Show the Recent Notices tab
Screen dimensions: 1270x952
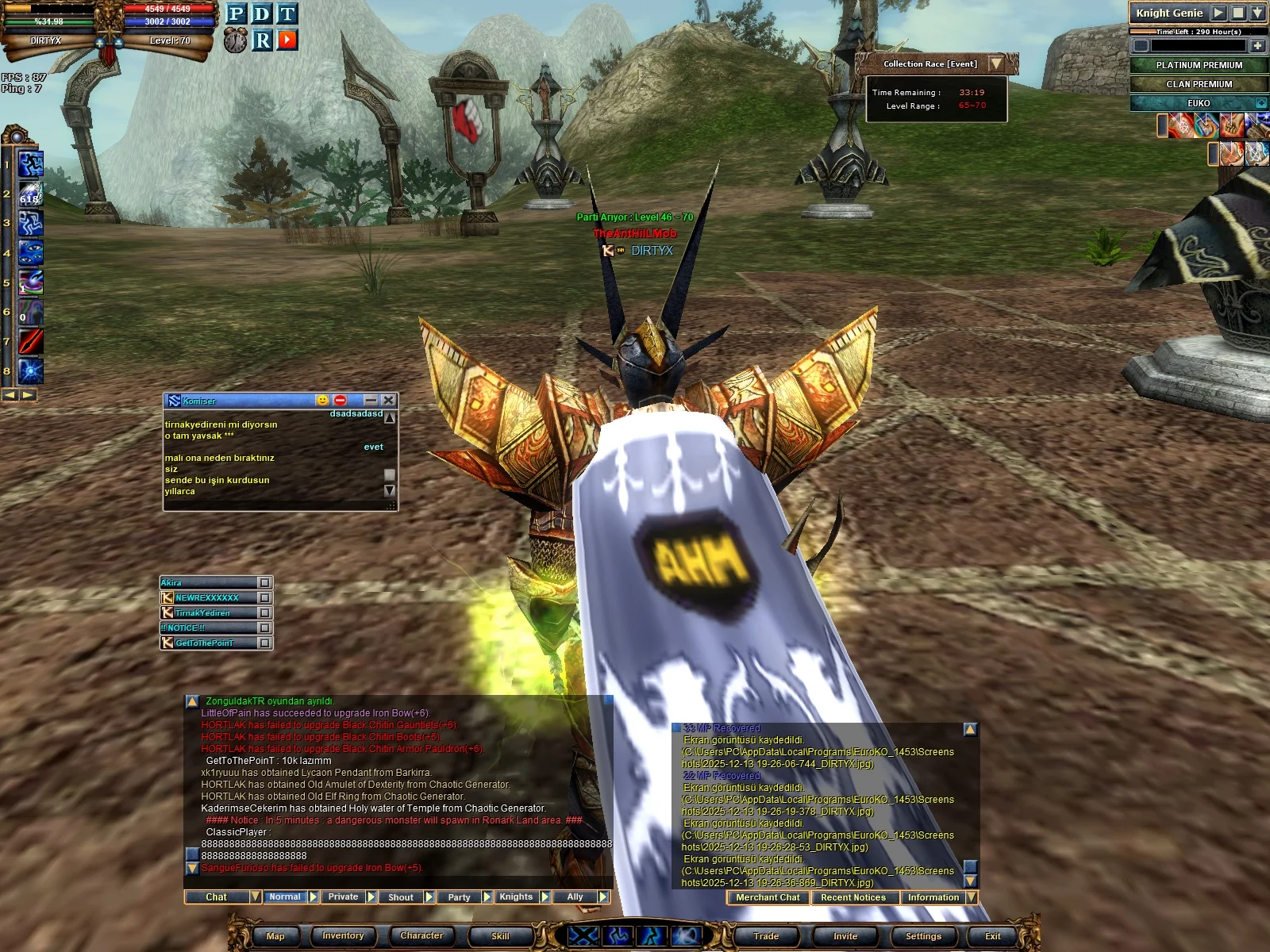[x=853, y=898]
